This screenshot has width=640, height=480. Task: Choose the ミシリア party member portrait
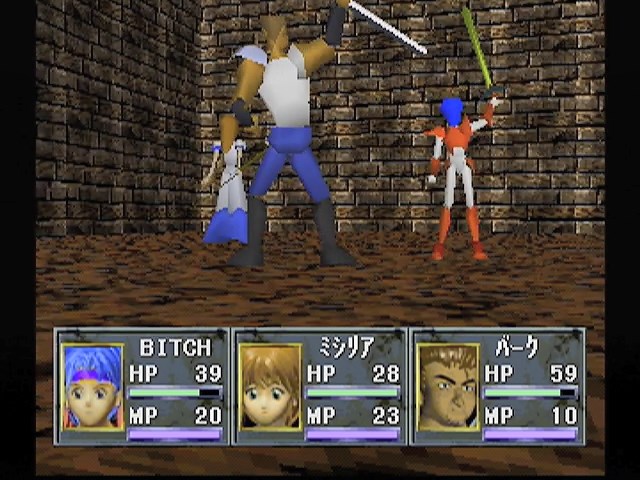coord(270,387)
